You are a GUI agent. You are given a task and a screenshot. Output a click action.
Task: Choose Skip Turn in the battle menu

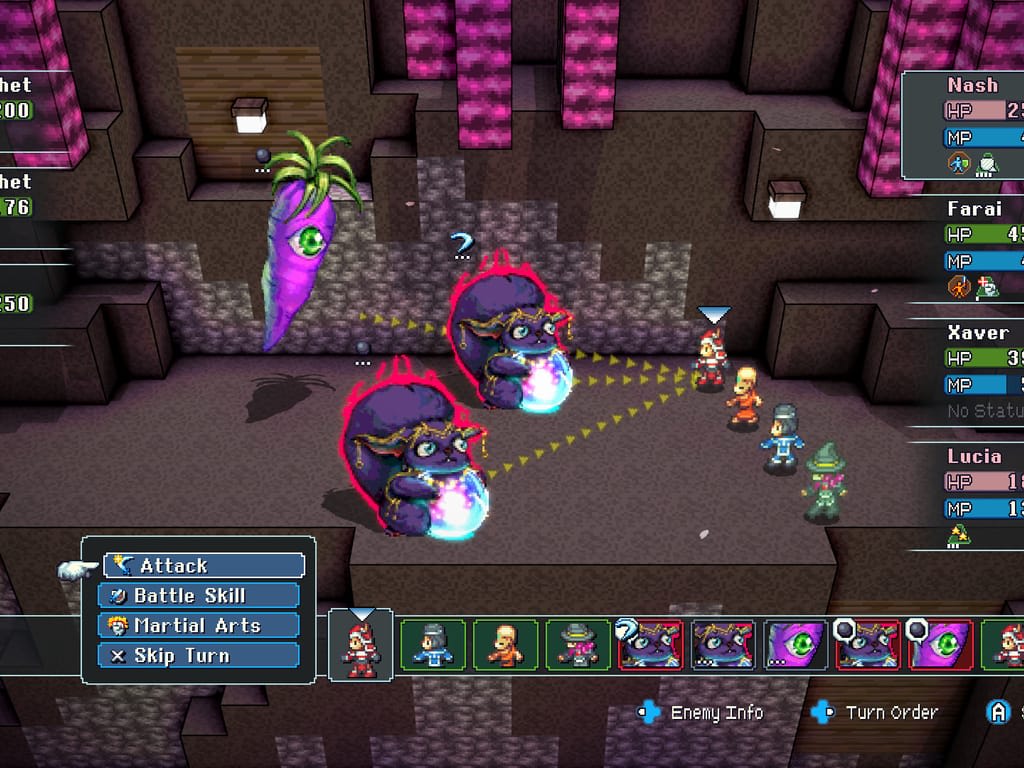[x=199, y=656]
